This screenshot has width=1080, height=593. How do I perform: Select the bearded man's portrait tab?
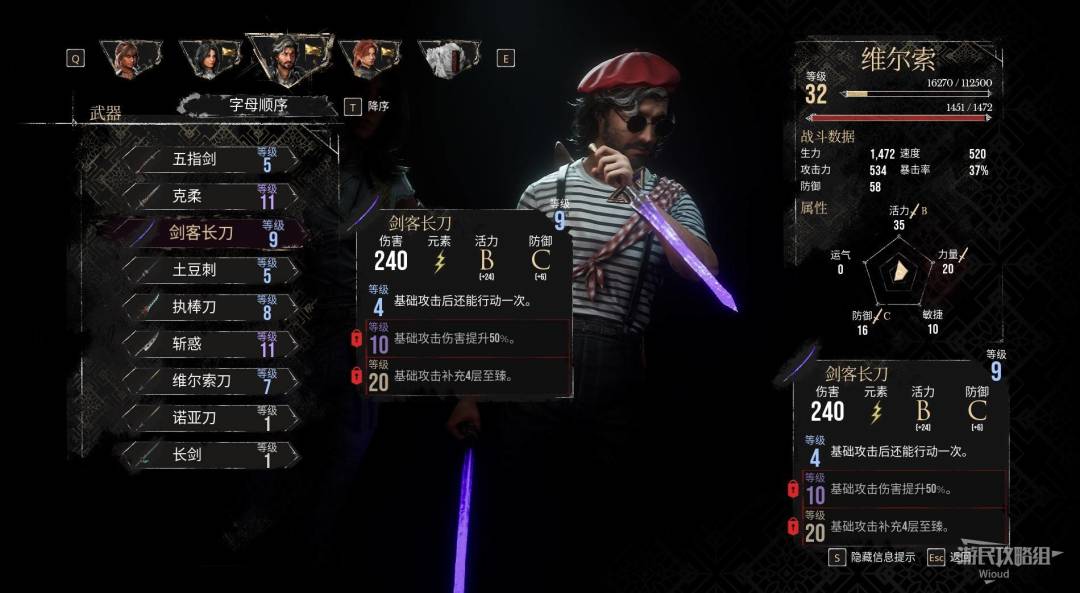[x=287, y=59]
